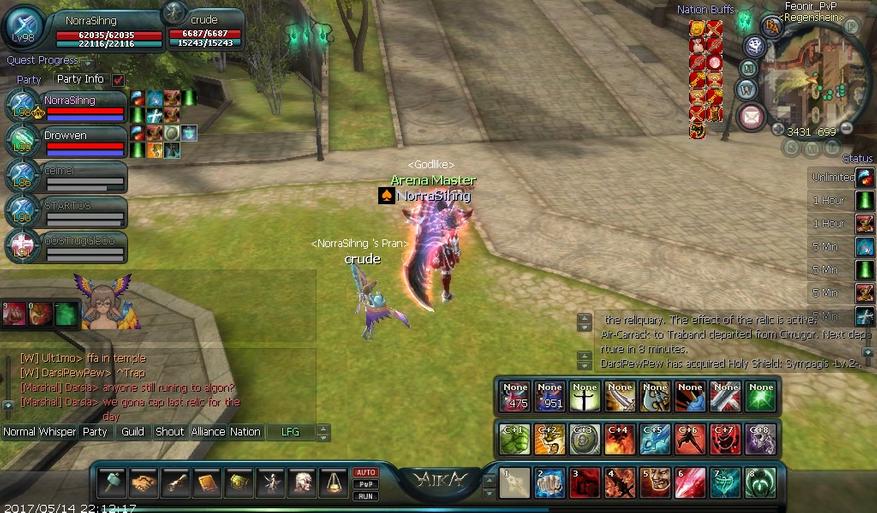Activate the red slash skill in slot 6
This screenshot has height=513, width=877.
click(689, 483)
